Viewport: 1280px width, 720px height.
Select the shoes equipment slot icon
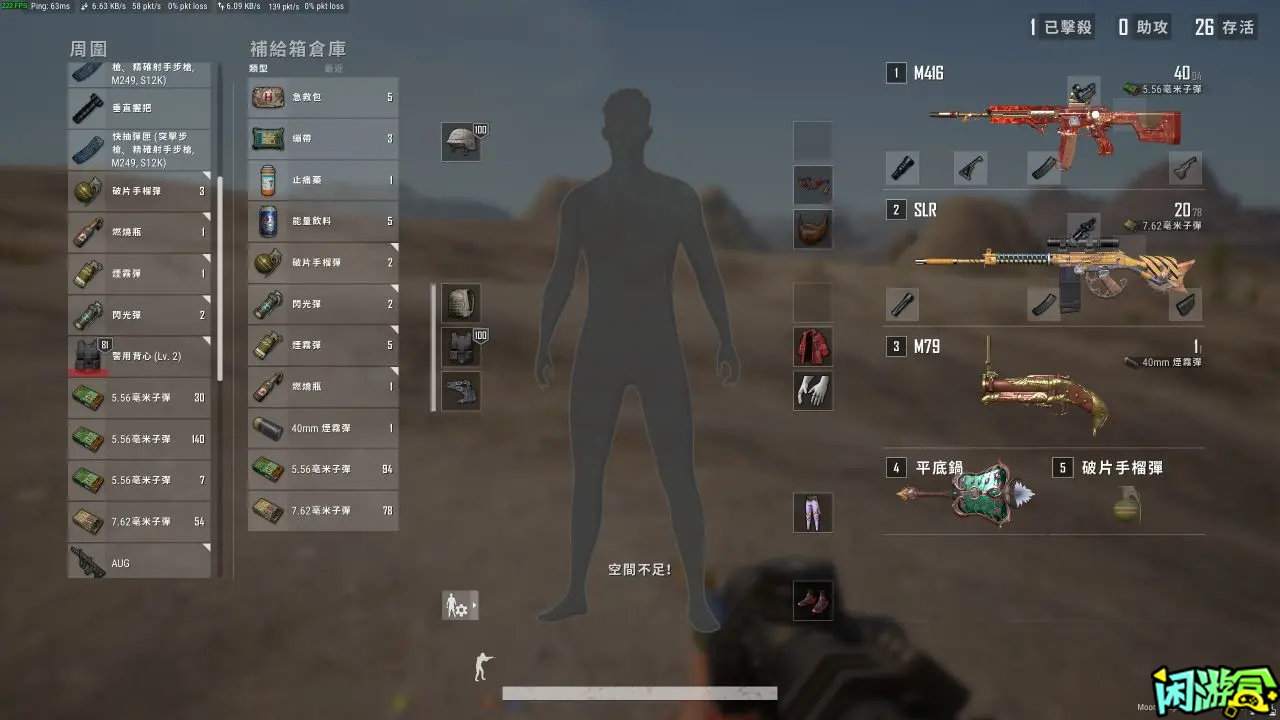coord(813,602)
